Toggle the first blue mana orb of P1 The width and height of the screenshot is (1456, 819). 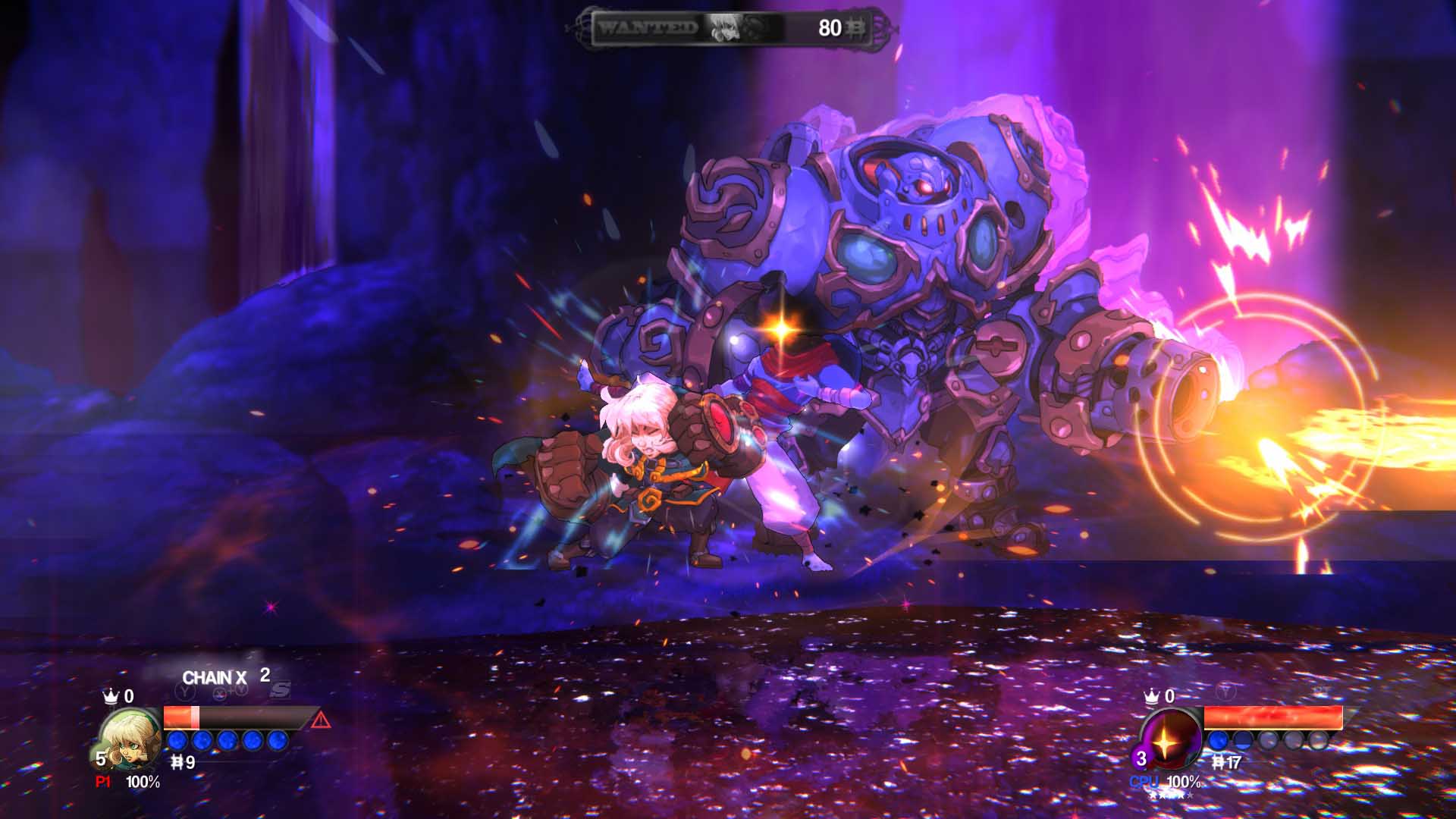177,741
